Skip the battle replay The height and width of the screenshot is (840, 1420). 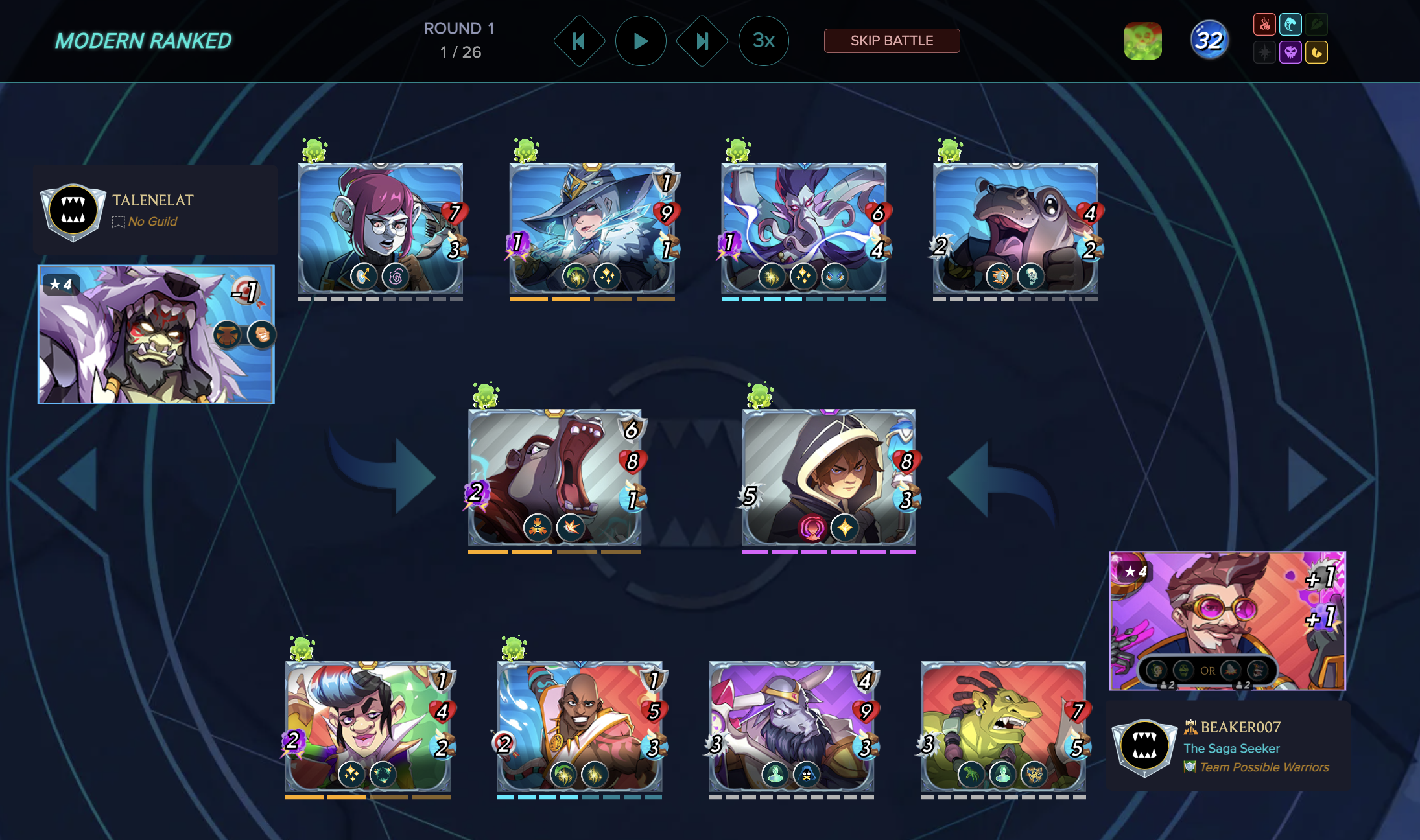(892, 41)
